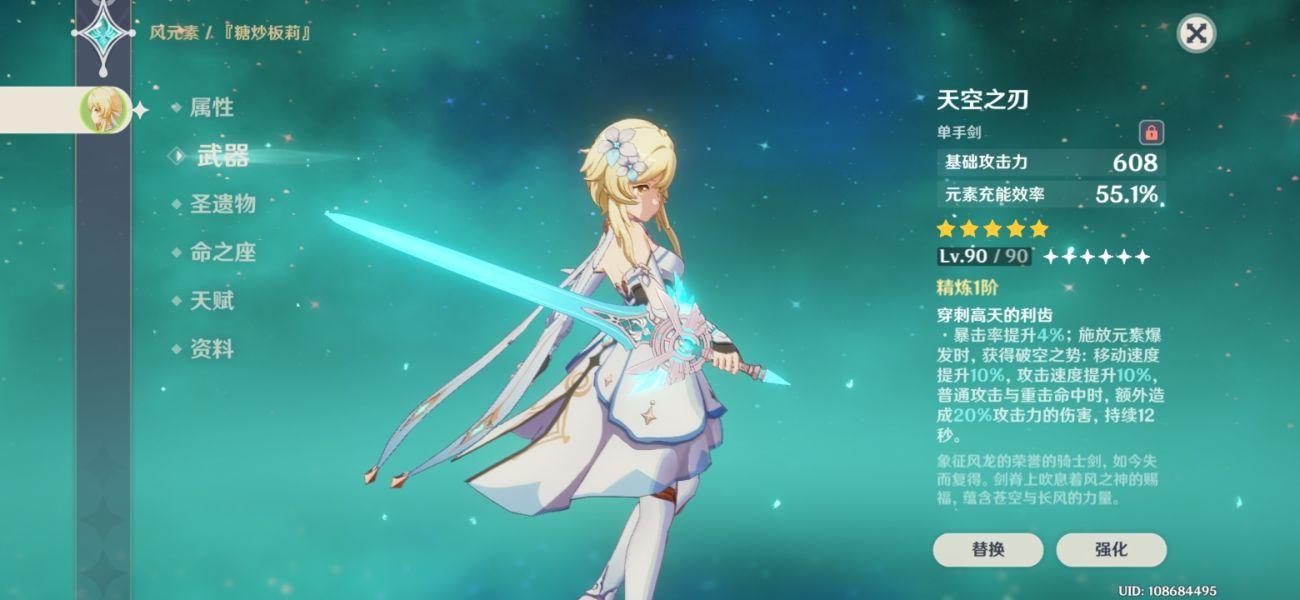View the 资料 profile tab
The image size is (1300, 600).
click(x=211, y=349)
